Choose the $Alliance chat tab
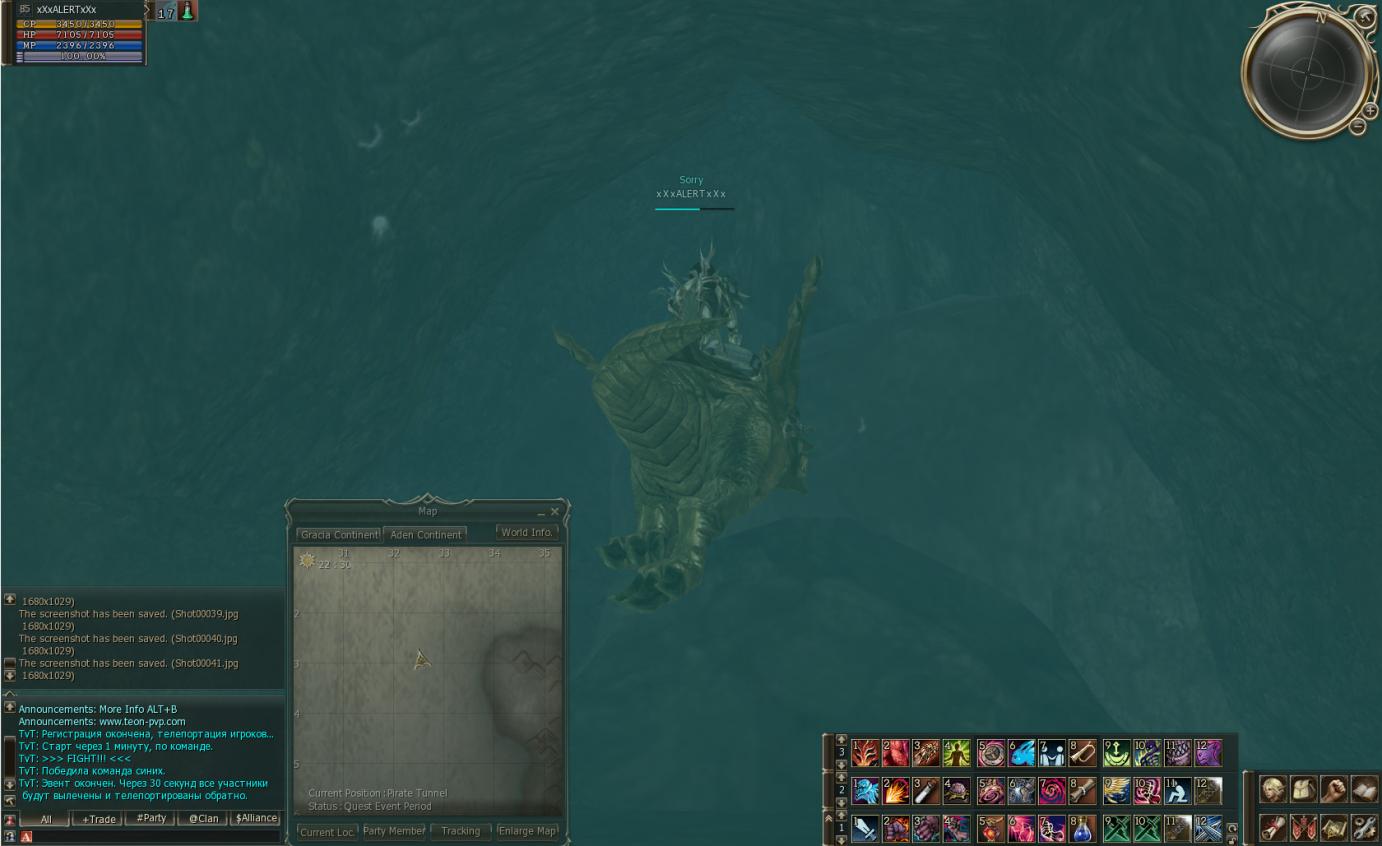 (256, 818)
